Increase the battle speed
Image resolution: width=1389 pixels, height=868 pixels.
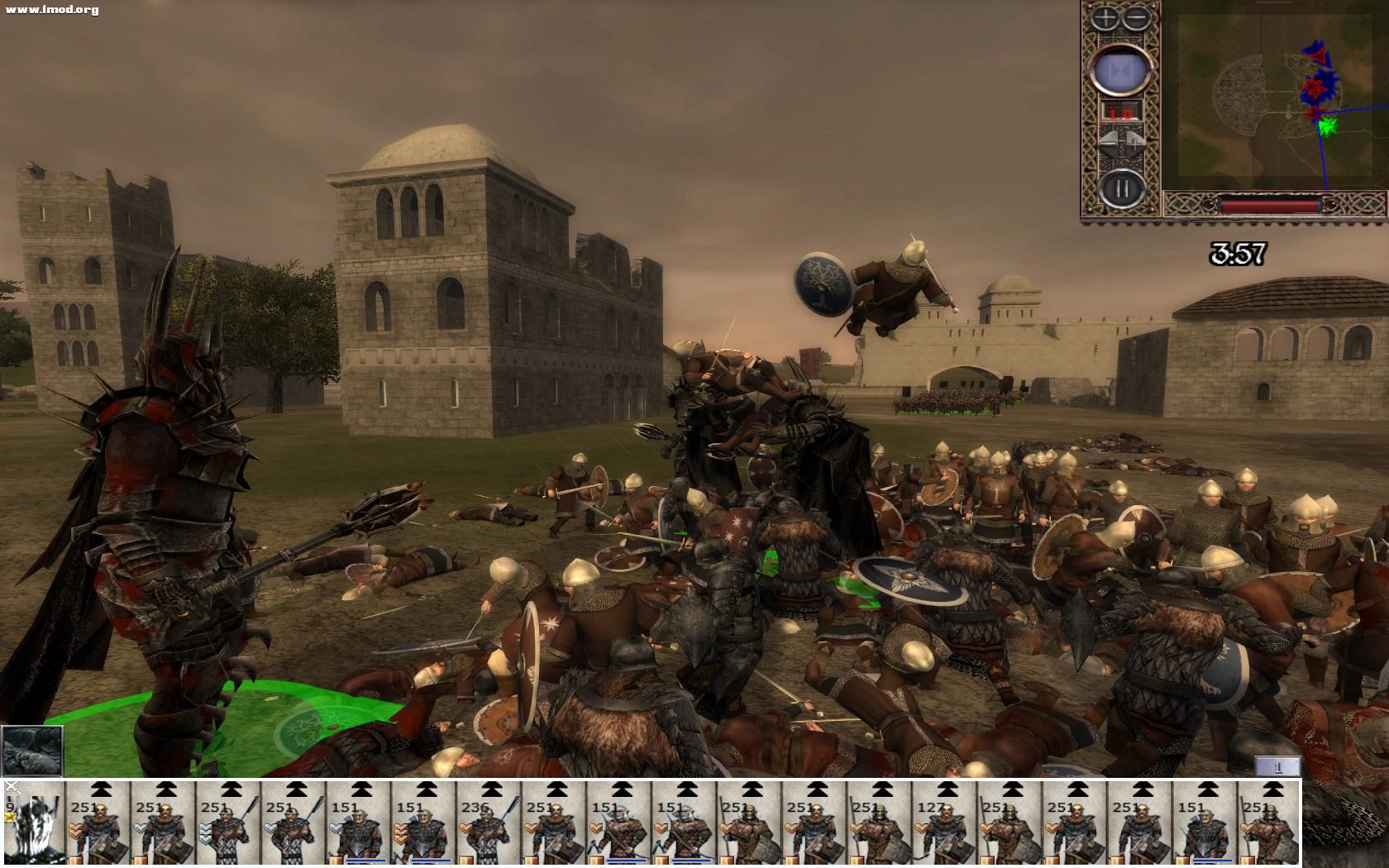pyautogui.click(x=1135, y=141)
